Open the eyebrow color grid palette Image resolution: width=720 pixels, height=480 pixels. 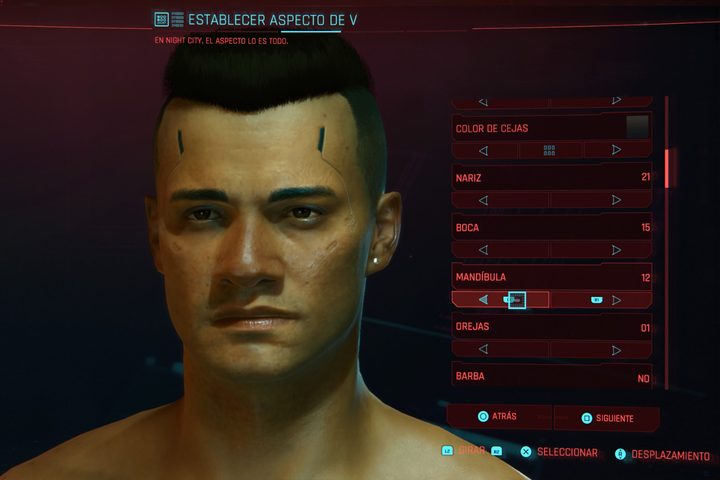coord(549,150)
